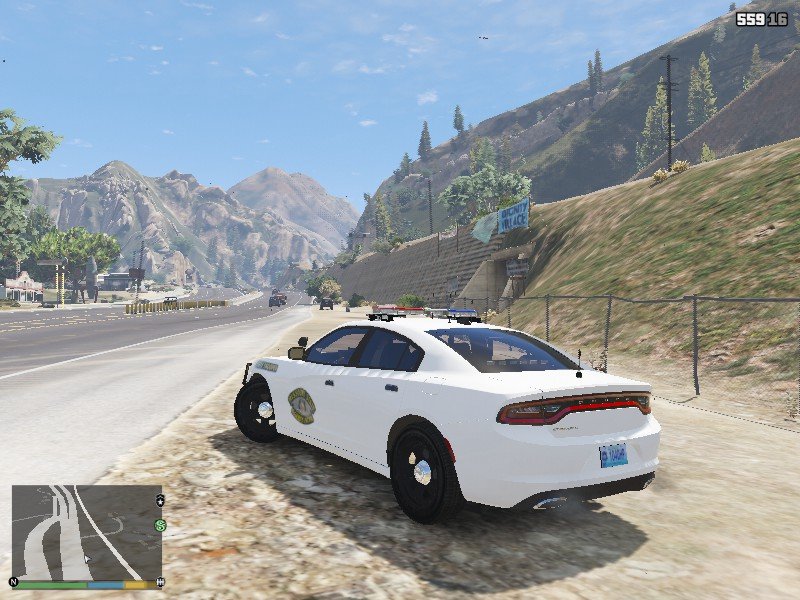Select the police badge star blip
This screenshot has height=600, width=800.
(x=160, y=499)
